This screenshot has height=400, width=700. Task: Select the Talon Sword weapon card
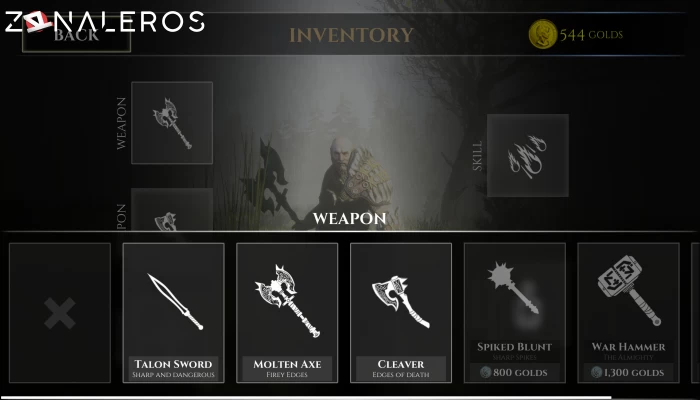[x=174, y=312]
